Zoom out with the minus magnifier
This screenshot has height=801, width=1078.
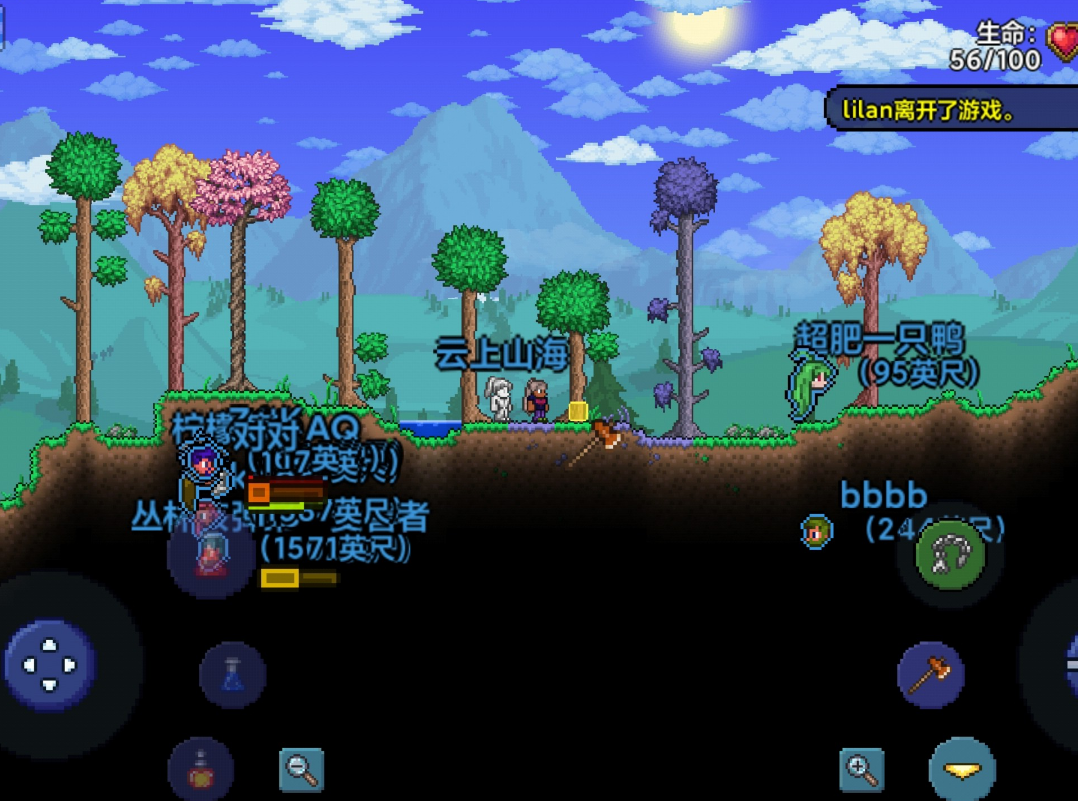coord(300,769)
